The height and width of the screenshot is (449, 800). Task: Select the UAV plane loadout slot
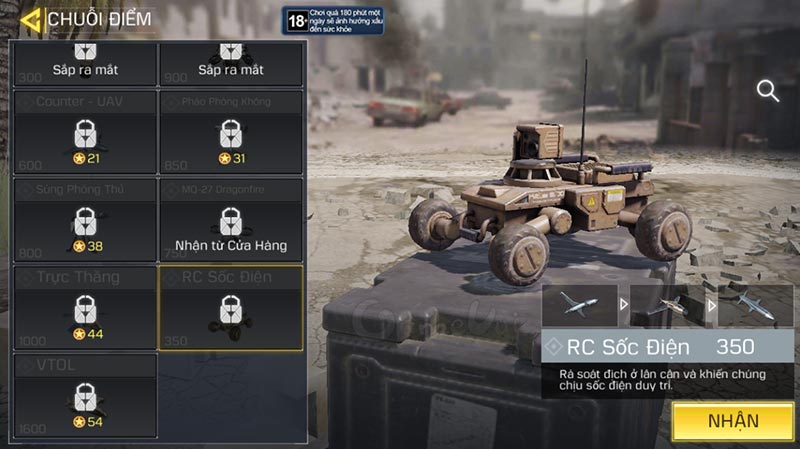coord(580,305)
